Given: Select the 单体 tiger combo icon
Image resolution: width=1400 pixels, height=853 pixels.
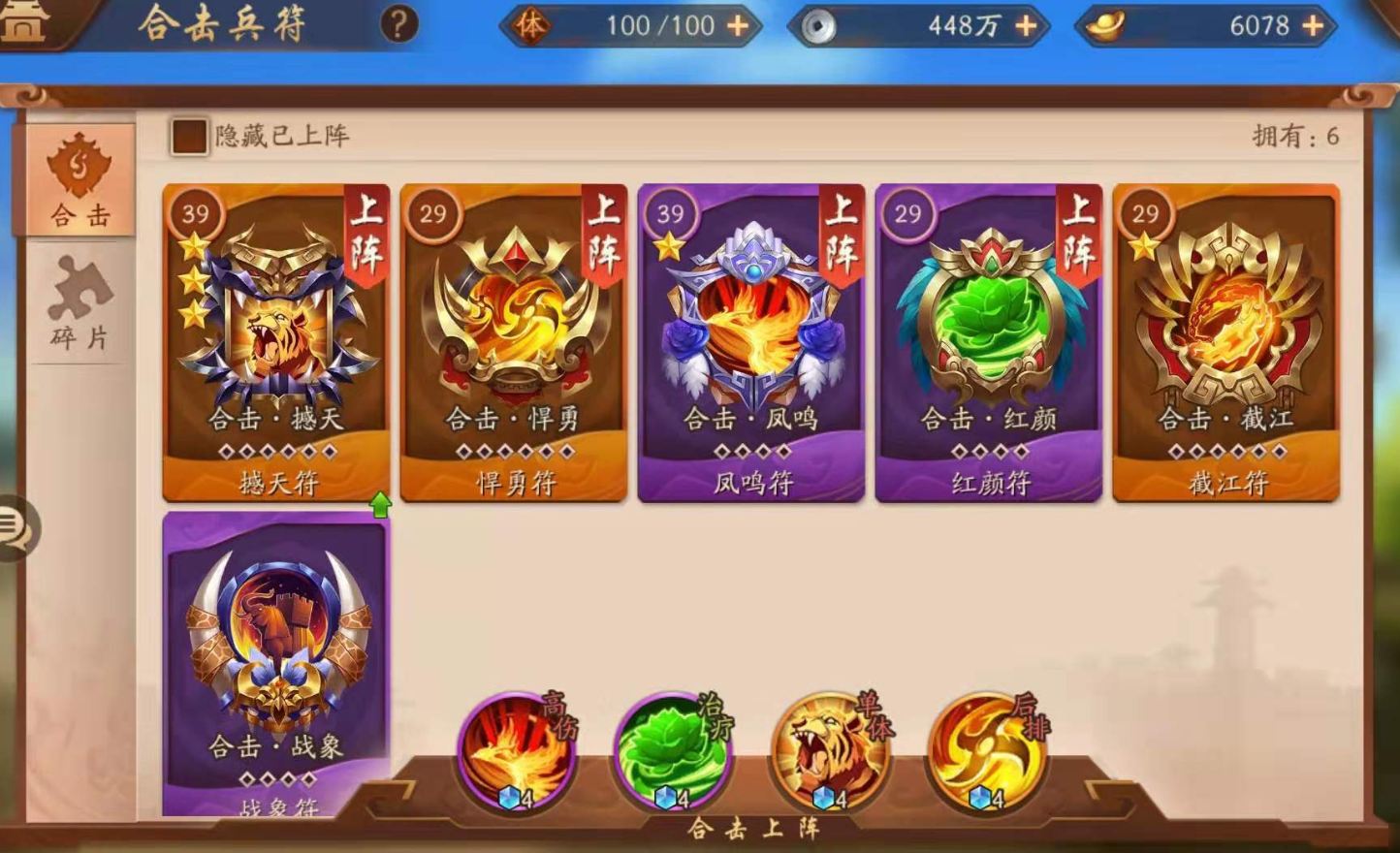Looking at the screenshot, I should coord(832,751).
